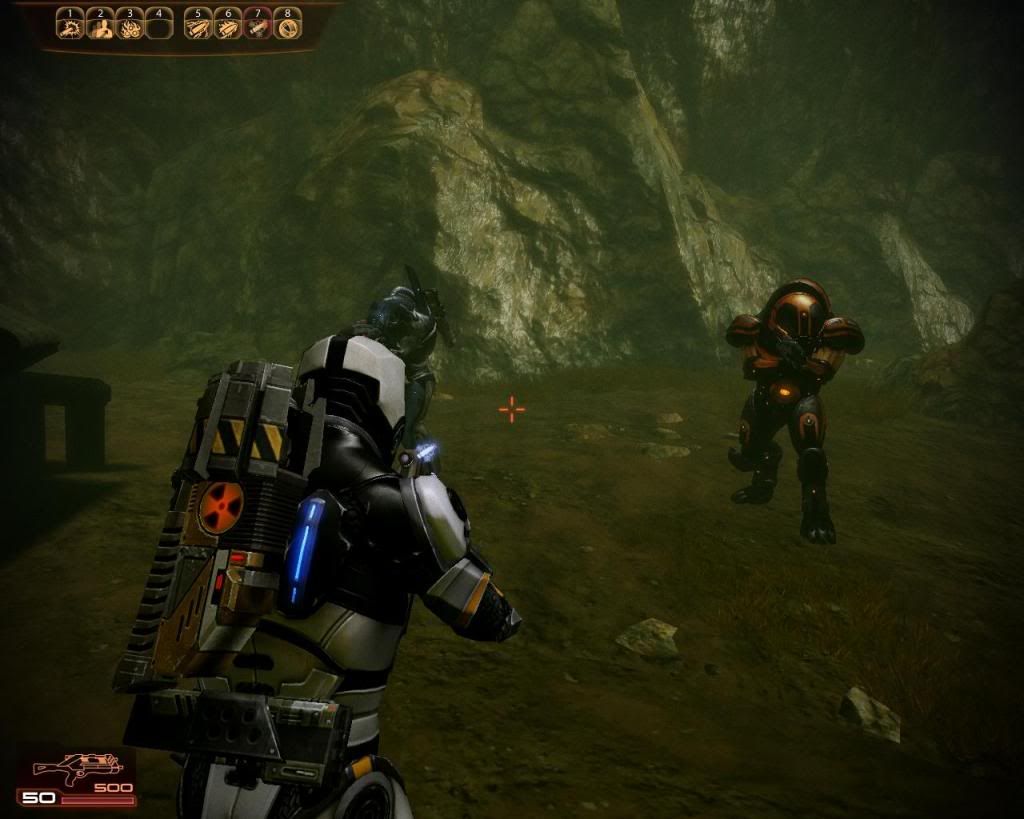Viewport: 1024px width, 819px height.
Task: Choose the red-highlighted ammo power in slot 7
Action: (258, 27)
